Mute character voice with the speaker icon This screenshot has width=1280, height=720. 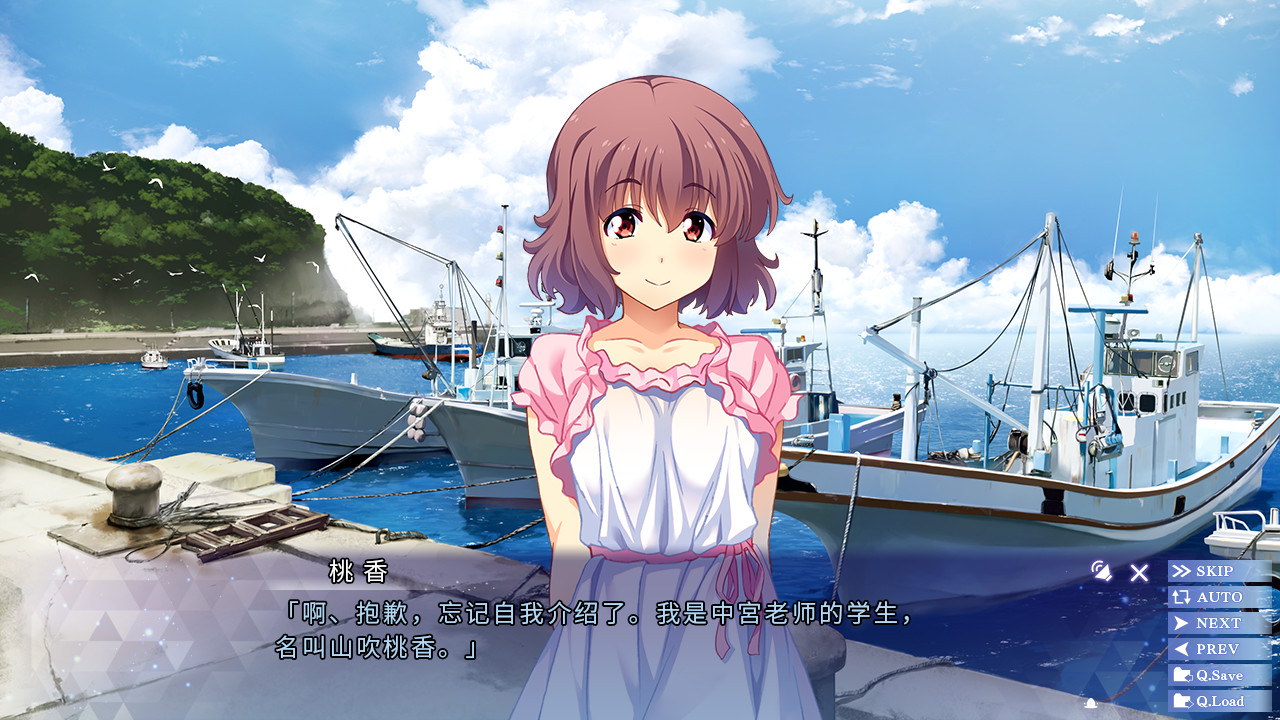pyautogui.click(x=1101, y=572)
